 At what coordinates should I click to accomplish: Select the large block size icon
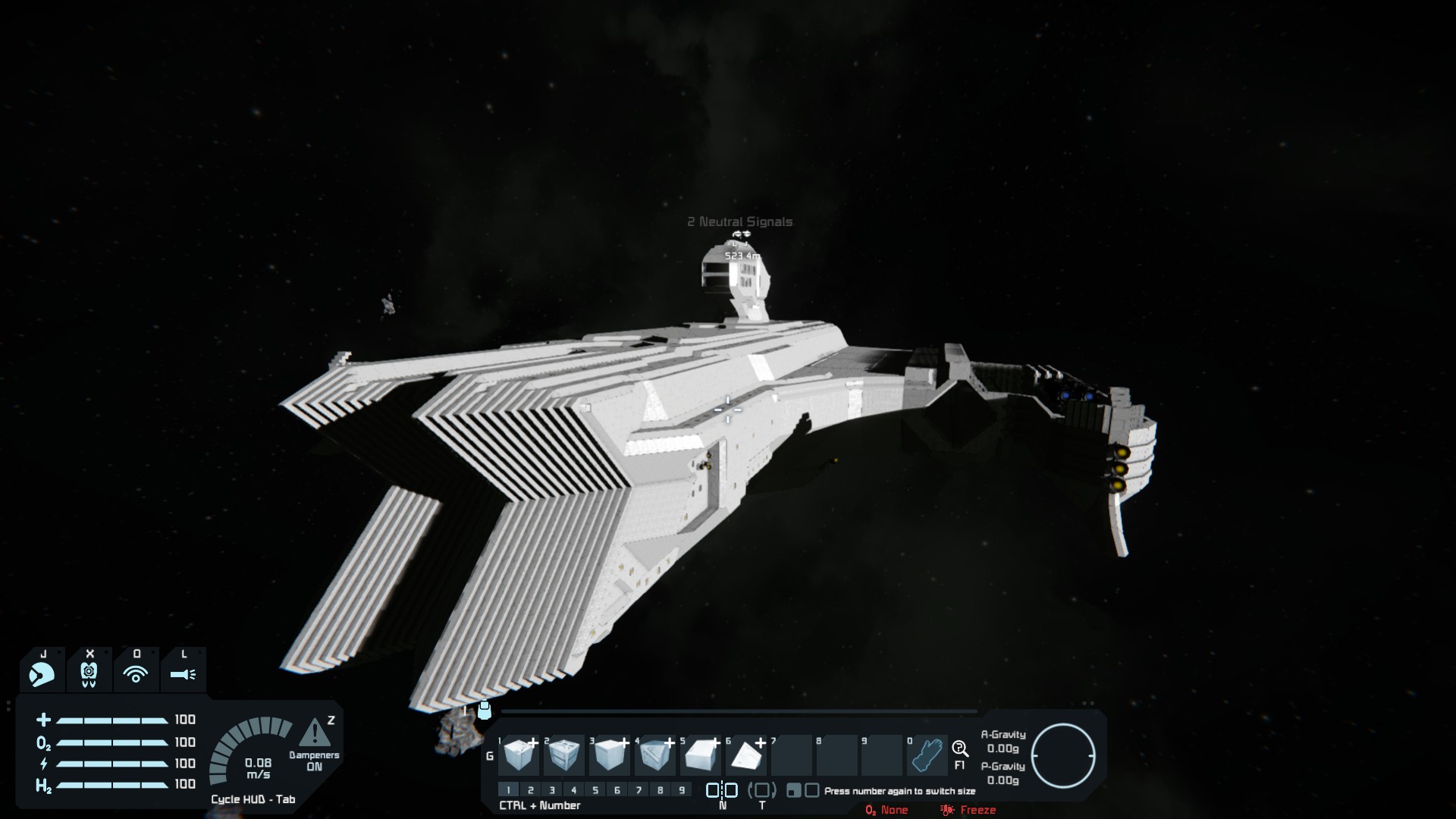(812, 791)
